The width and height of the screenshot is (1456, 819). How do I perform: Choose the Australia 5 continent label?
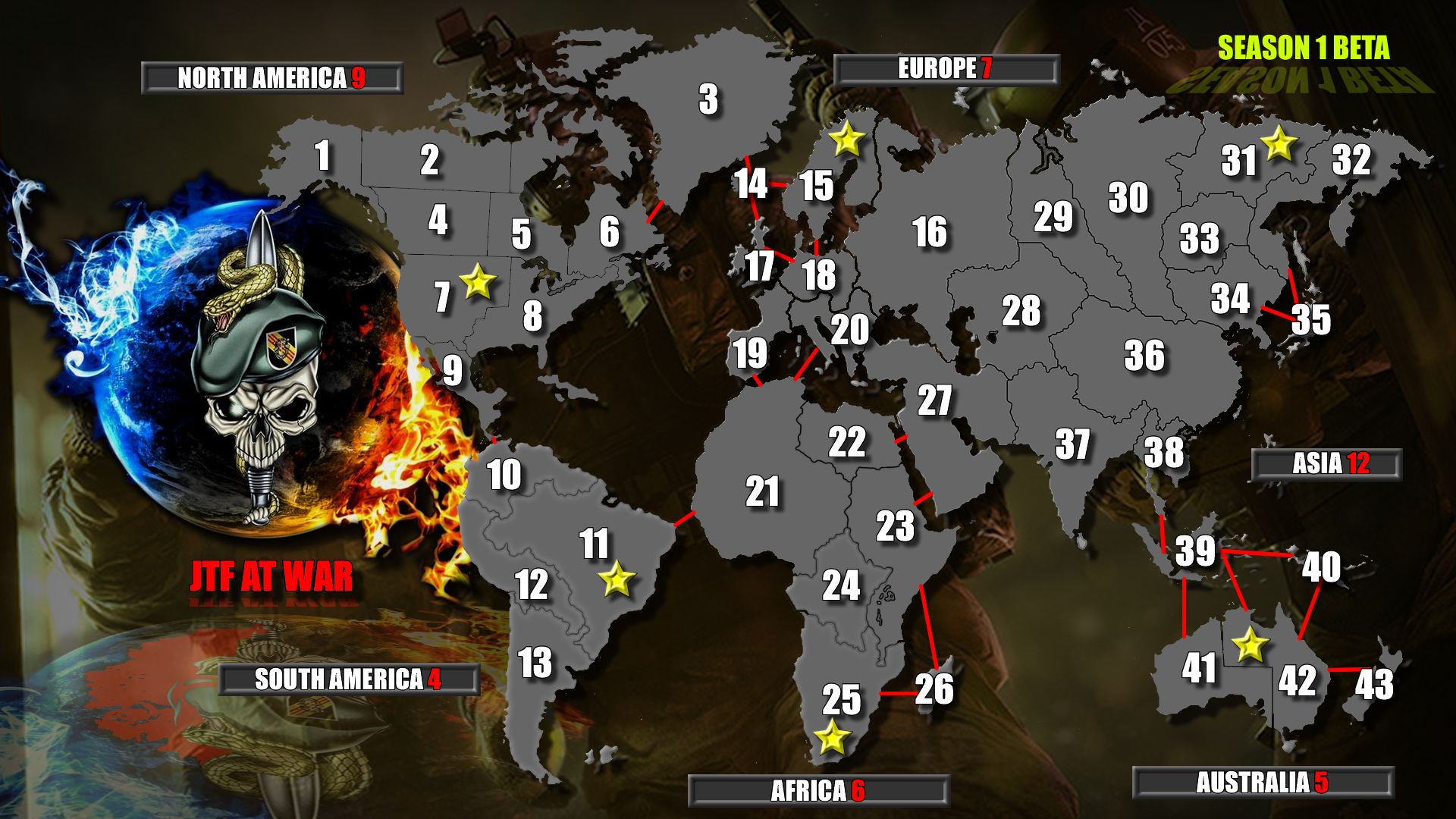(x=1262, y=783)
